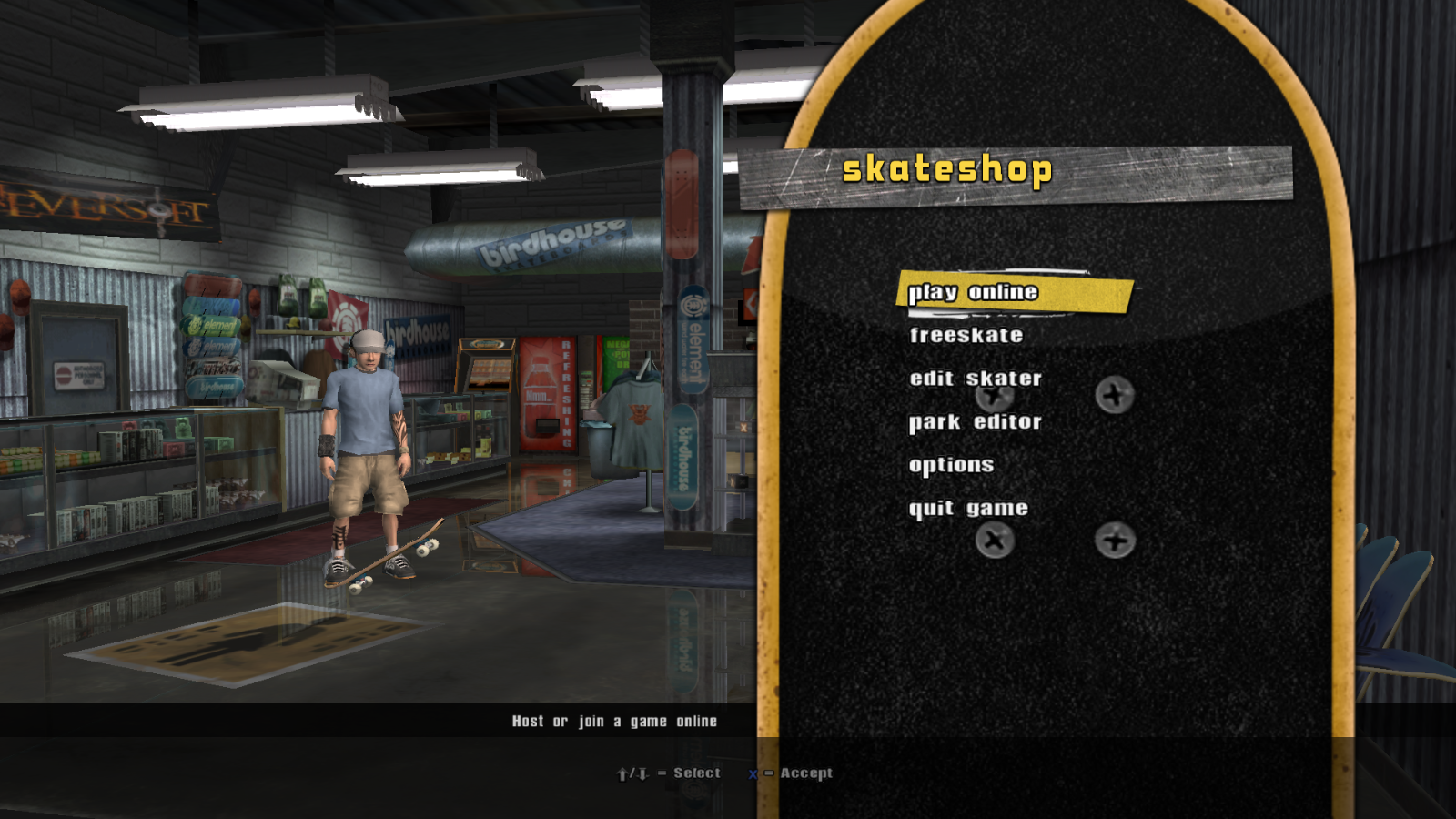Open the "edit skater" menu entry
The width and height of the screenshot is (1456, 819).
975,378
